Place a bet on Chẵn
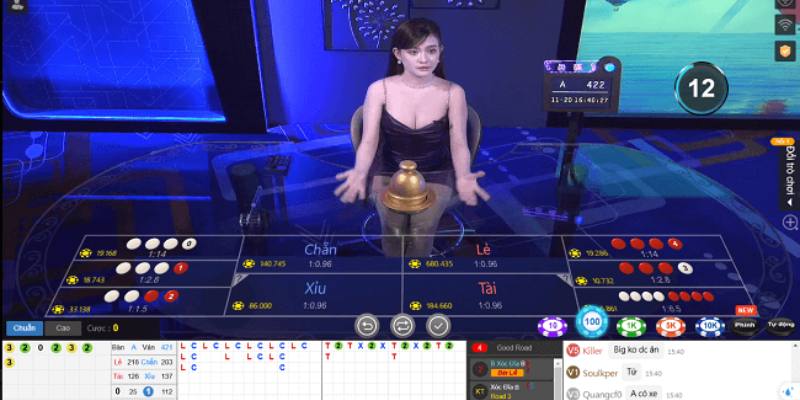Image resolution: width=800 pixels, height=400 pixels. (320, 255)
